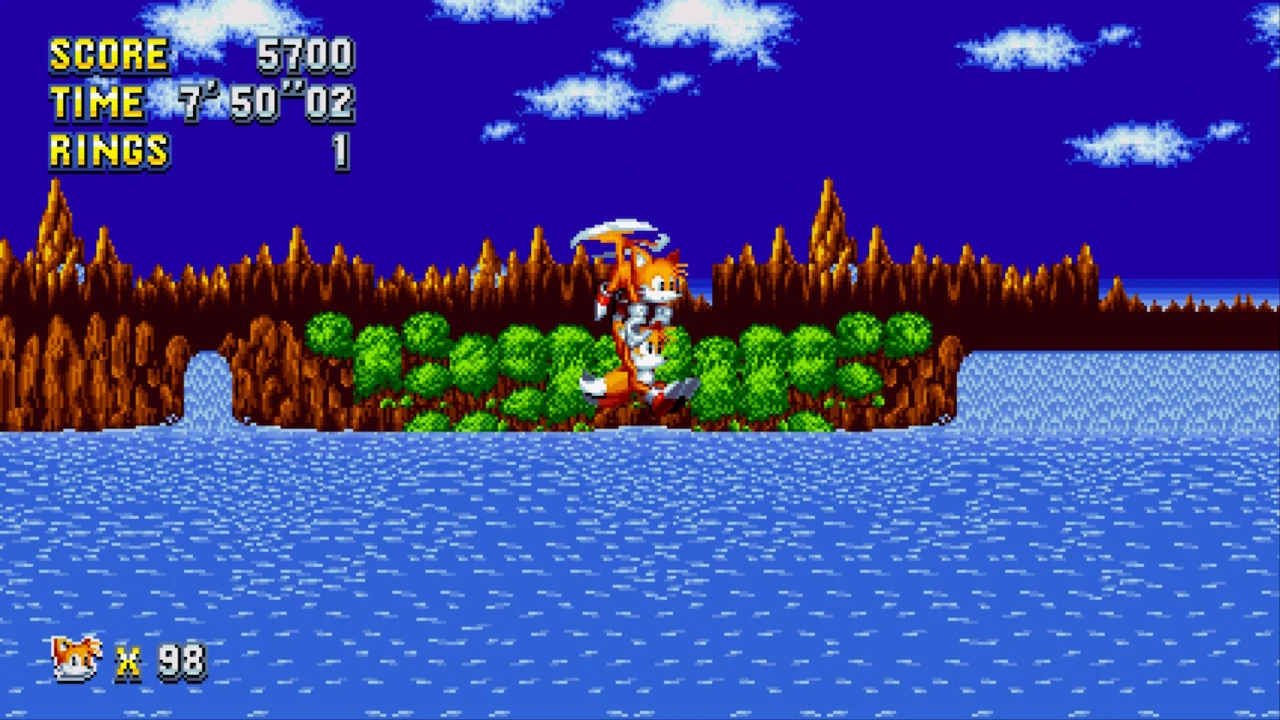Select the score value 5700

(x=305, y=55)
